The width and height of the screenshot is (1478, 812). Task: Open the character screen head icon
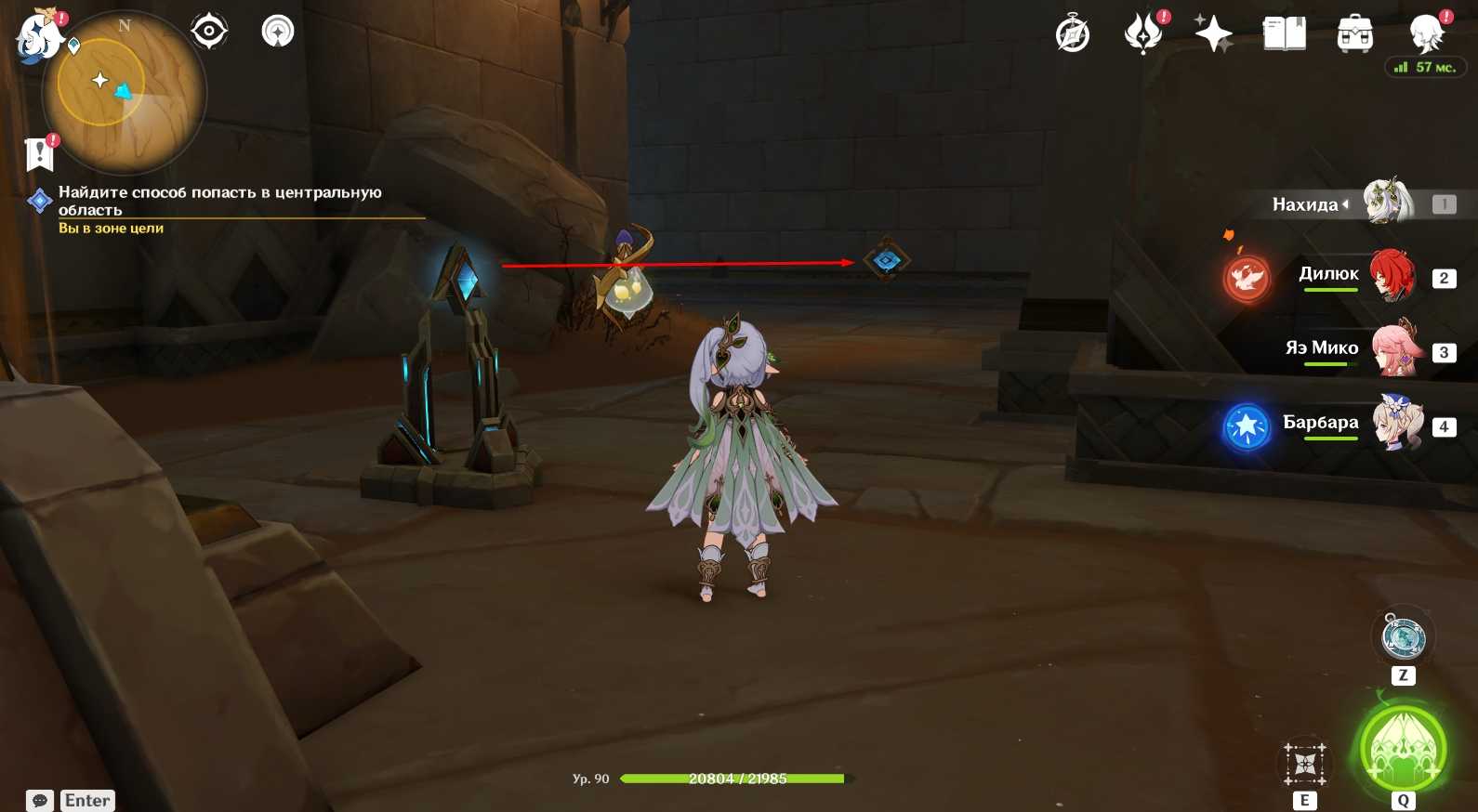click(x=1425, y=34)
